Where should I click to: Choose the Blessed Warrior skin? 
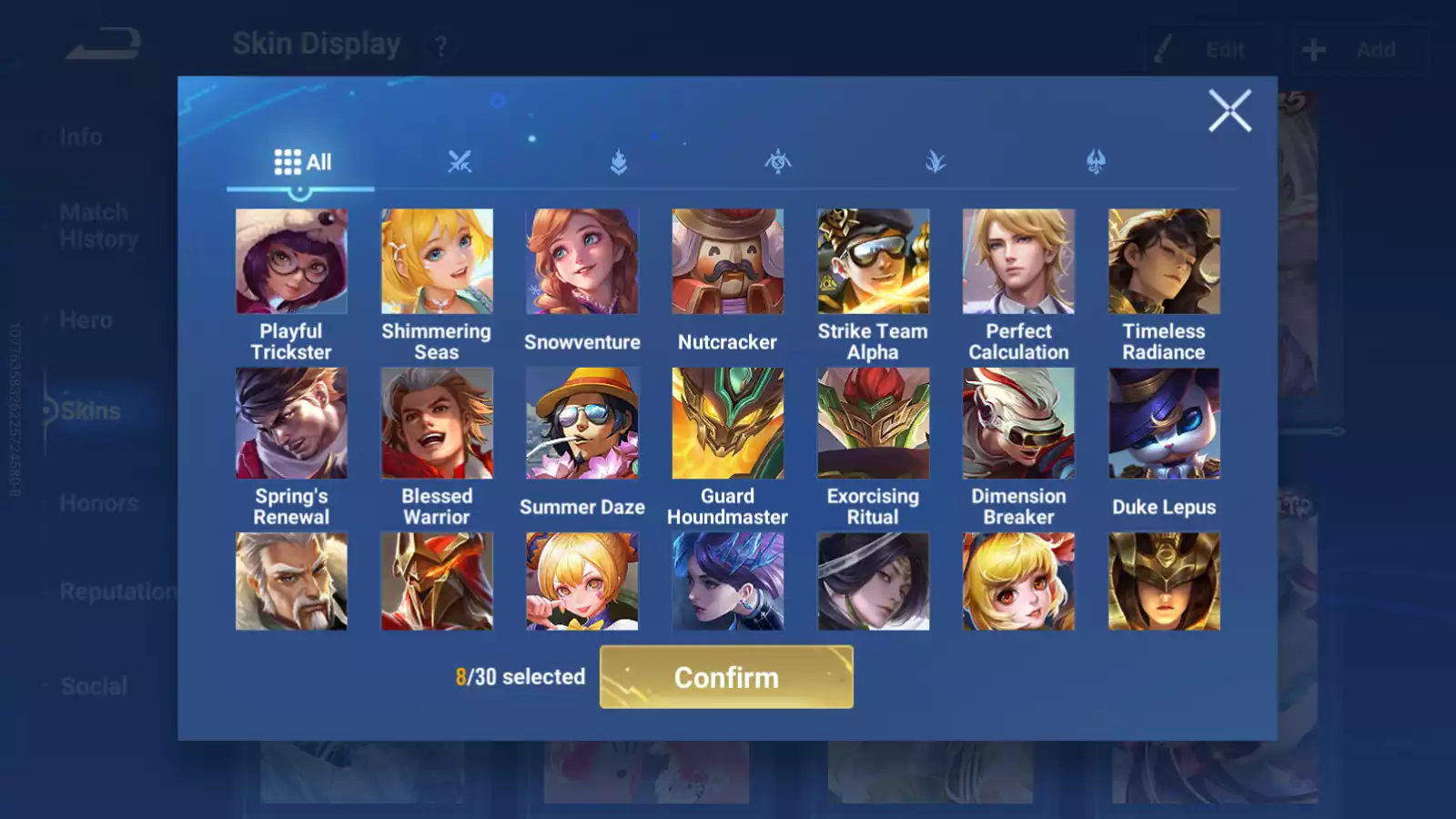click(437, 423)
